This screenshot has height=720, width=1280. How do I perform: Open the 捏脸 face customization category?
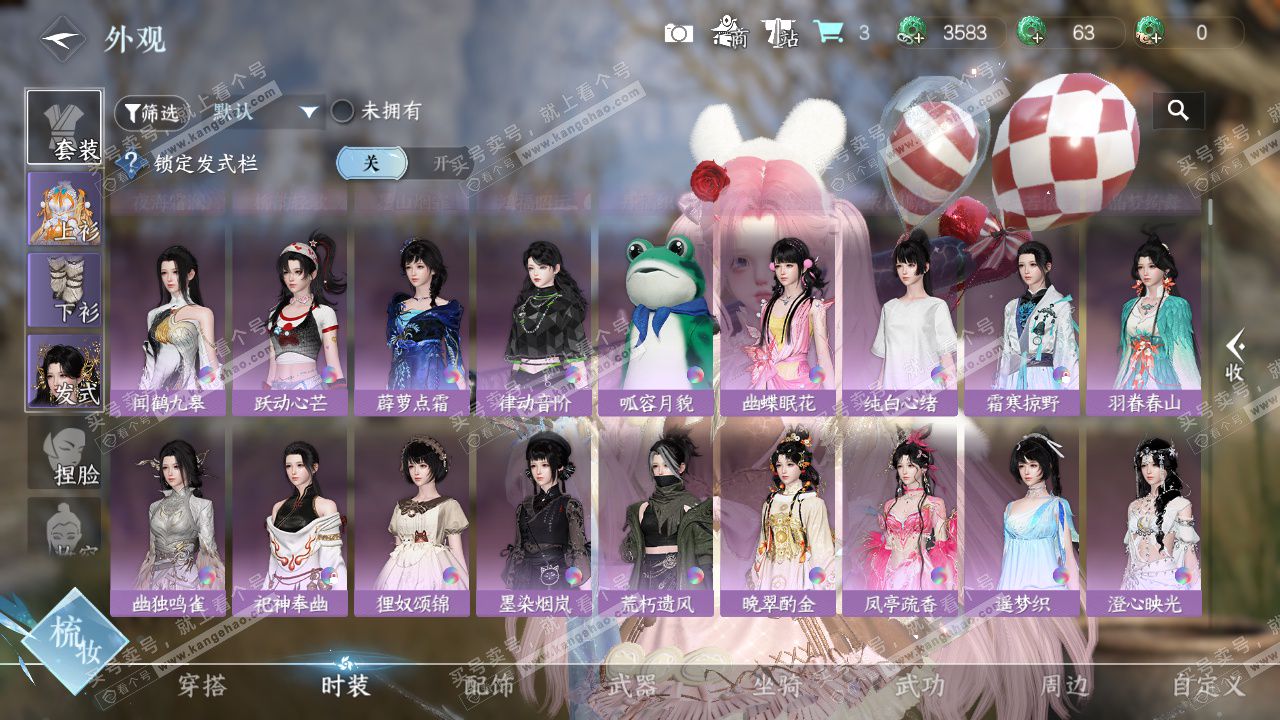pyautogui.click(x=64, y=453)
